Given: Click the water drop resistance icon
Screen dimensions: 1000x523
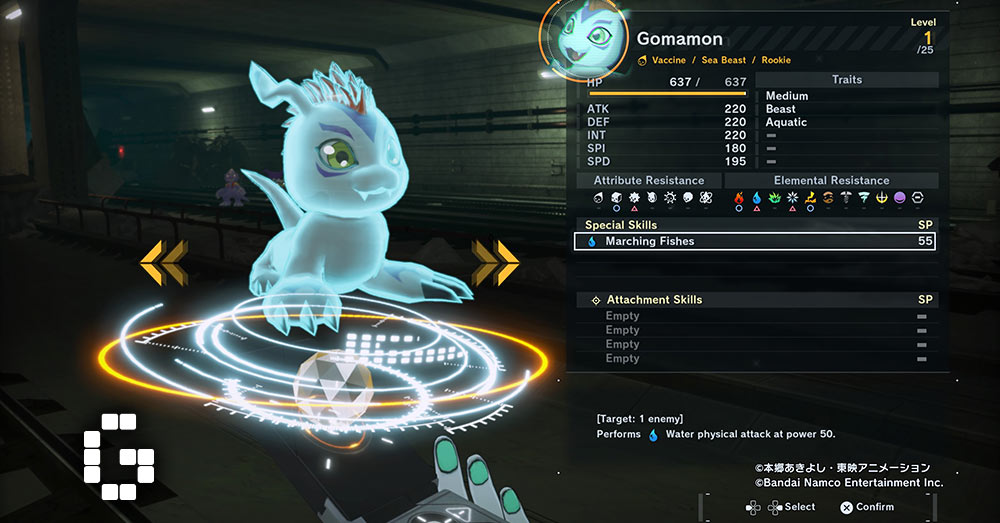Looking at the screenshot, I should (x=757, y=198).
